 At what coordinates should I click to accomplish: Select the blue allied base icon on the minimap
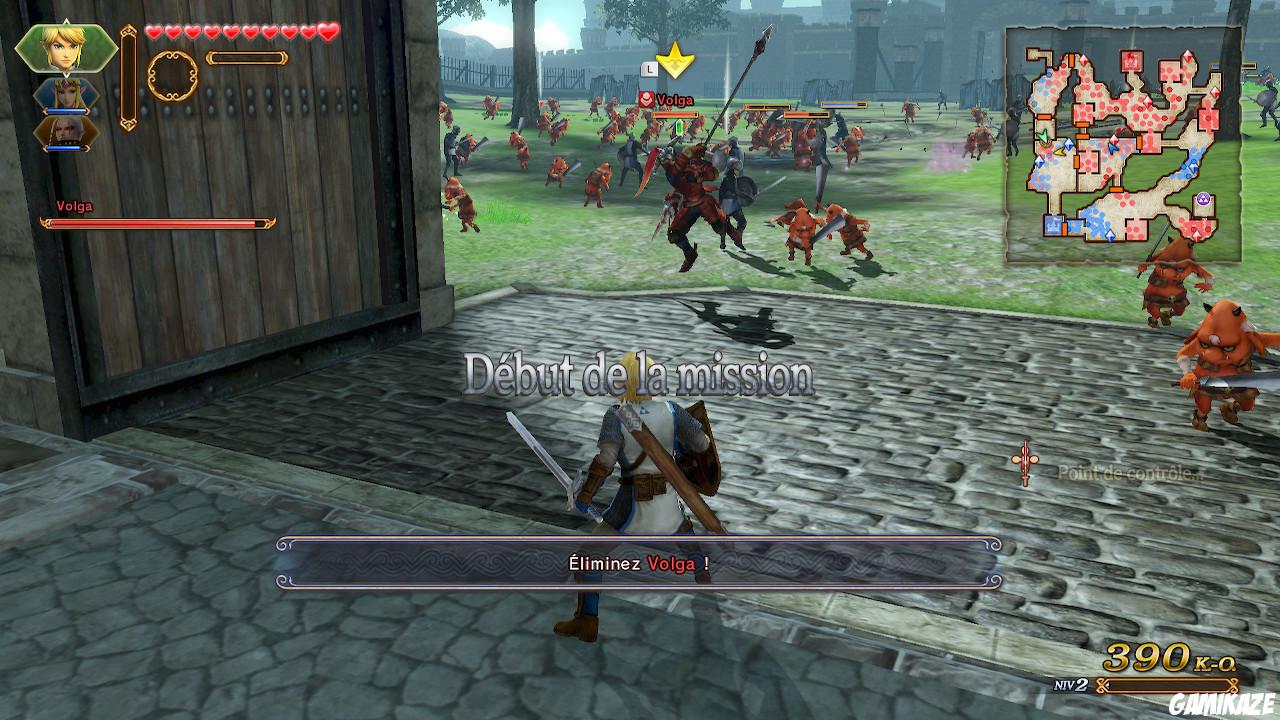point(1053,226)
